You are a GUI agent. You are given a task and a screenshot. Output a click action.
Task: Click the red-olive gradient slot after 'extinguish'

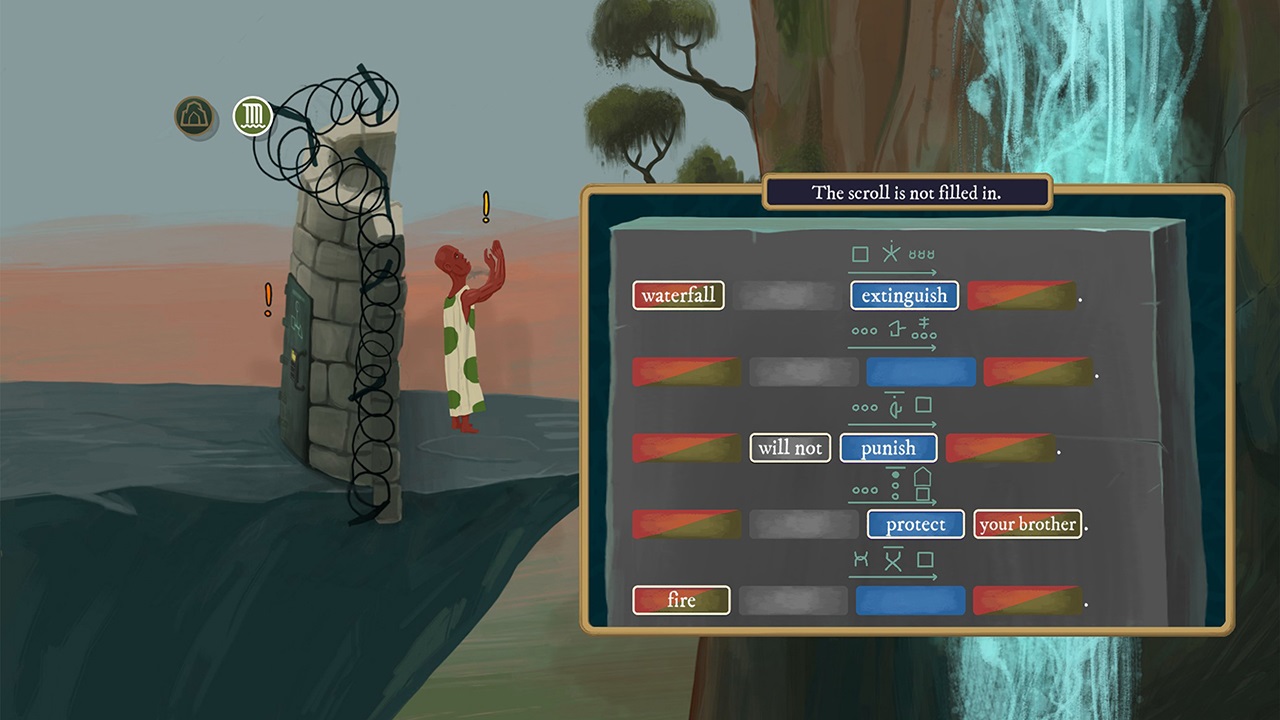pyautogui.click(x=1021, y=295)
